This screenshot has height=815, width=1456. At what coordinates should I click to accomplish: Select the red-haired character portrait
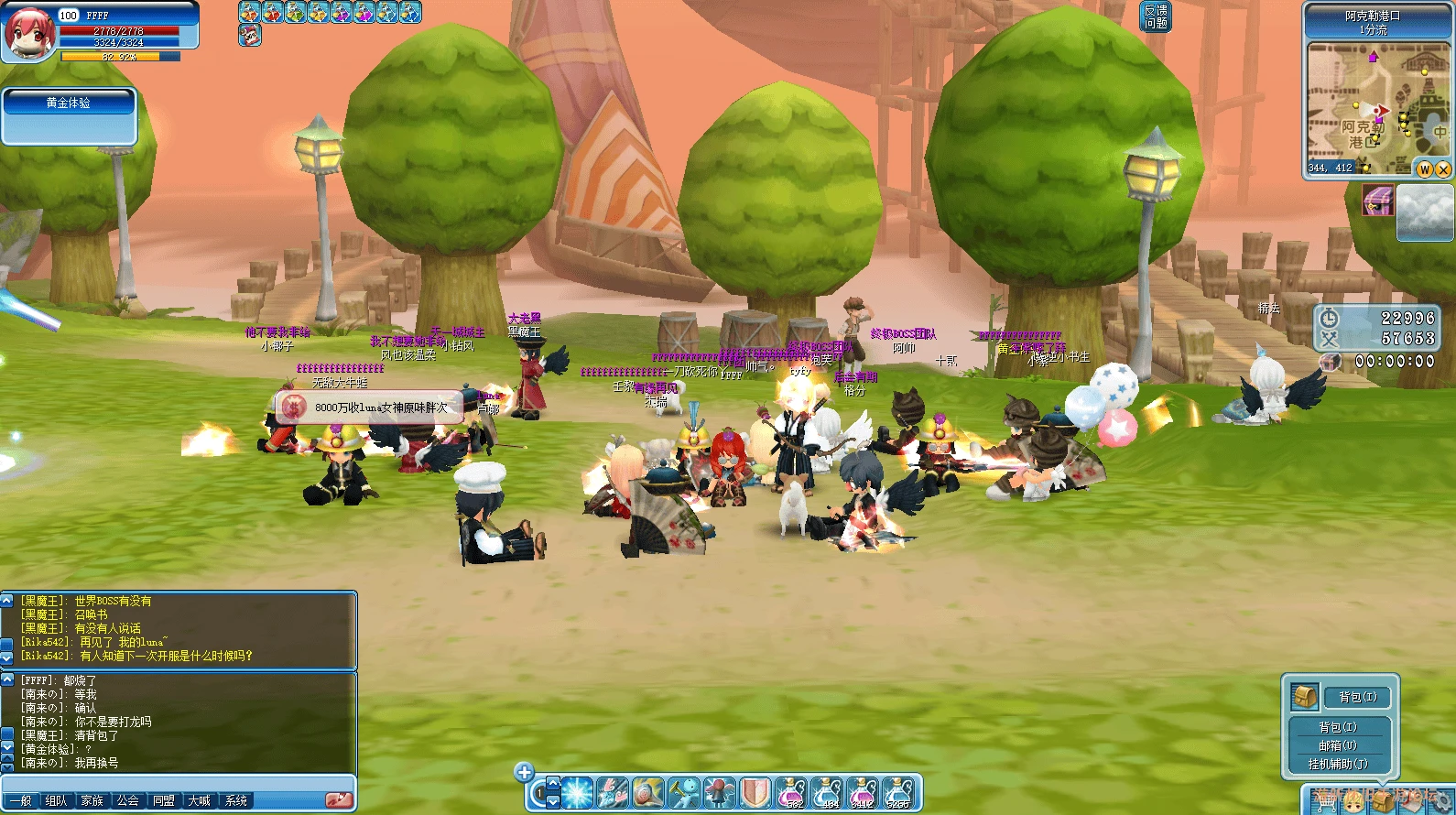click(x=29, y=33)
